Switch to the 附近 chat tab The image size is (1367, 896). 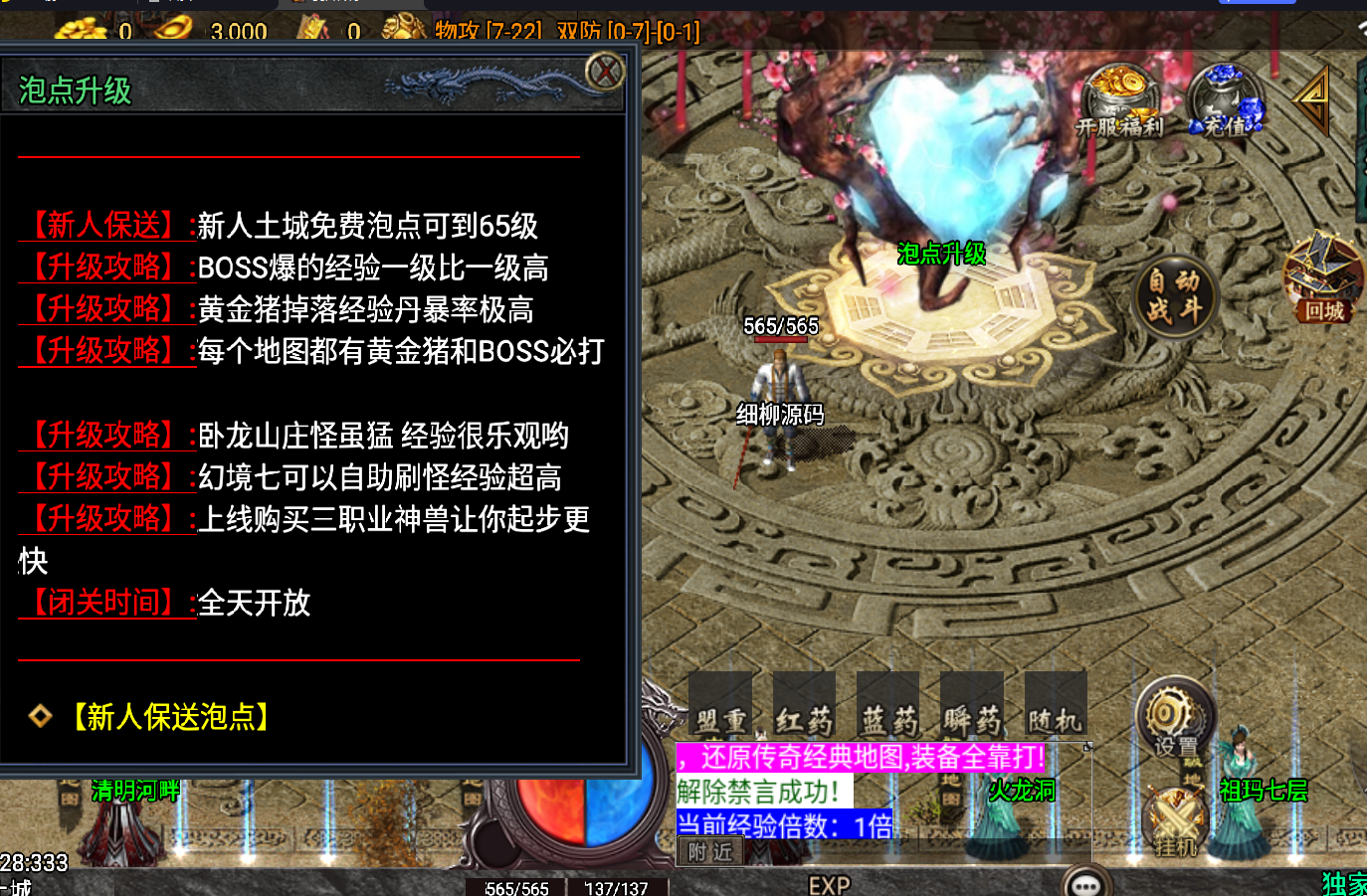tap(709, 853)
